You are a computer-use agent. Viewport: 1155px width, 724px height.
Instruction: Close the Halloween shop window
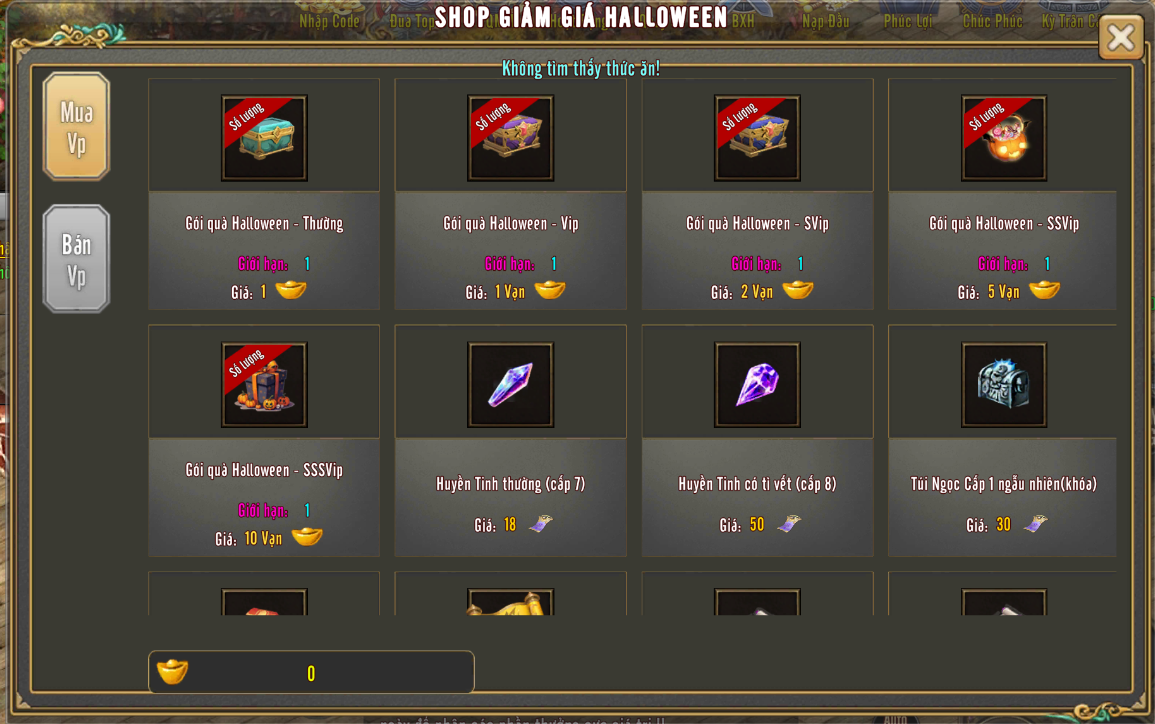1120,38
